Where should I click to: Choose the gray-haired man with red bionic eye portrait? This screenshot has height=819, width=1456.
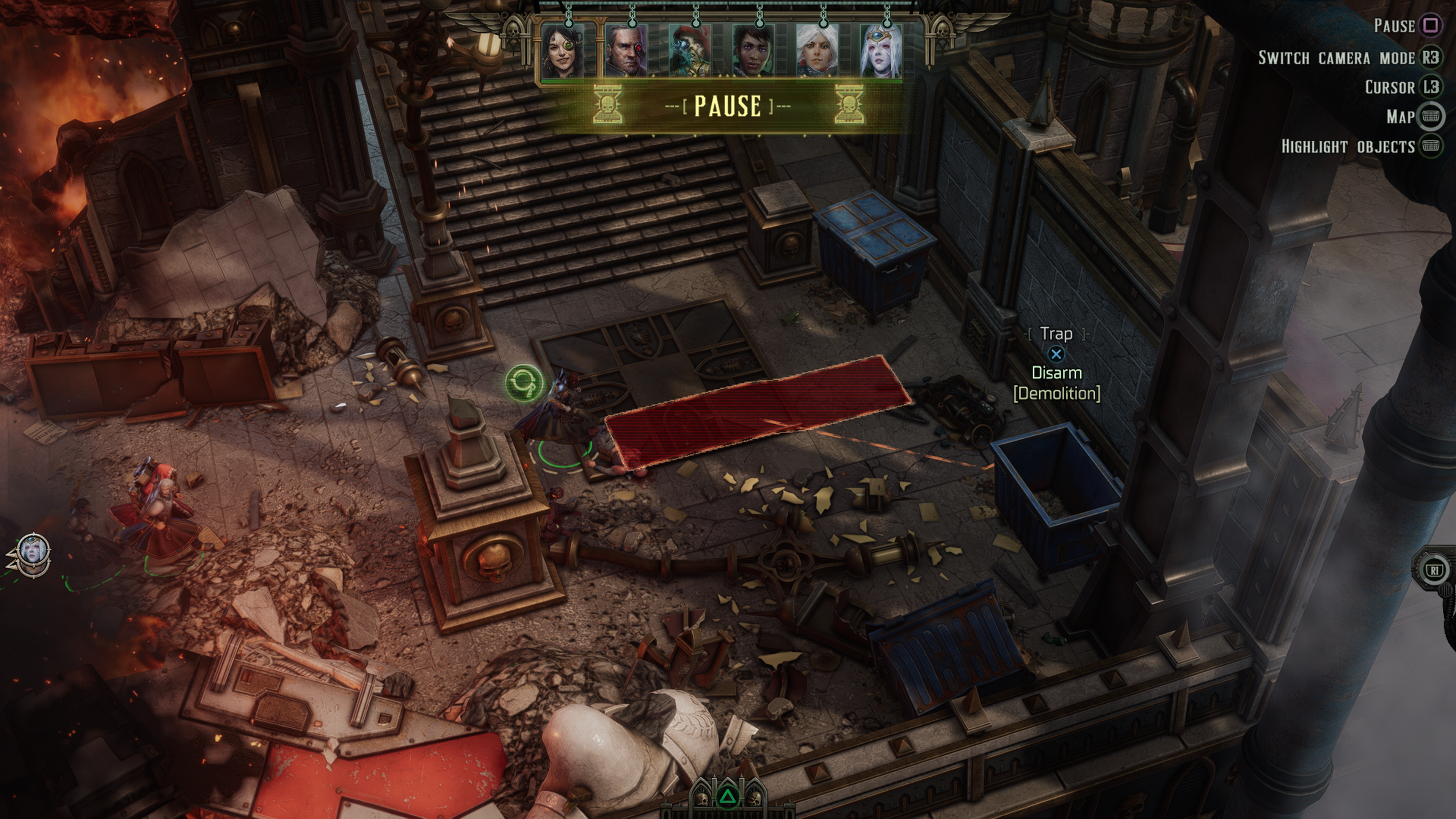point(626,51)
